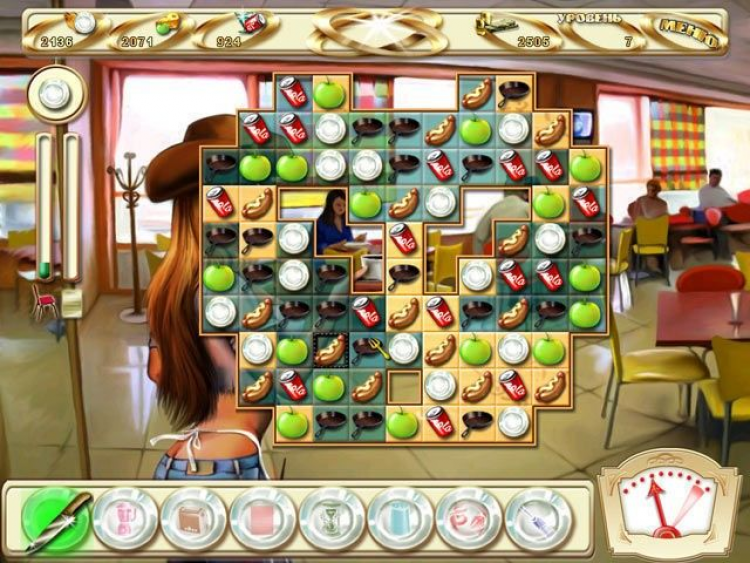This screenshot has height=563, width=750.
Task: Select the dark-framed hot dog tile
Action: [x=329, y=349]
